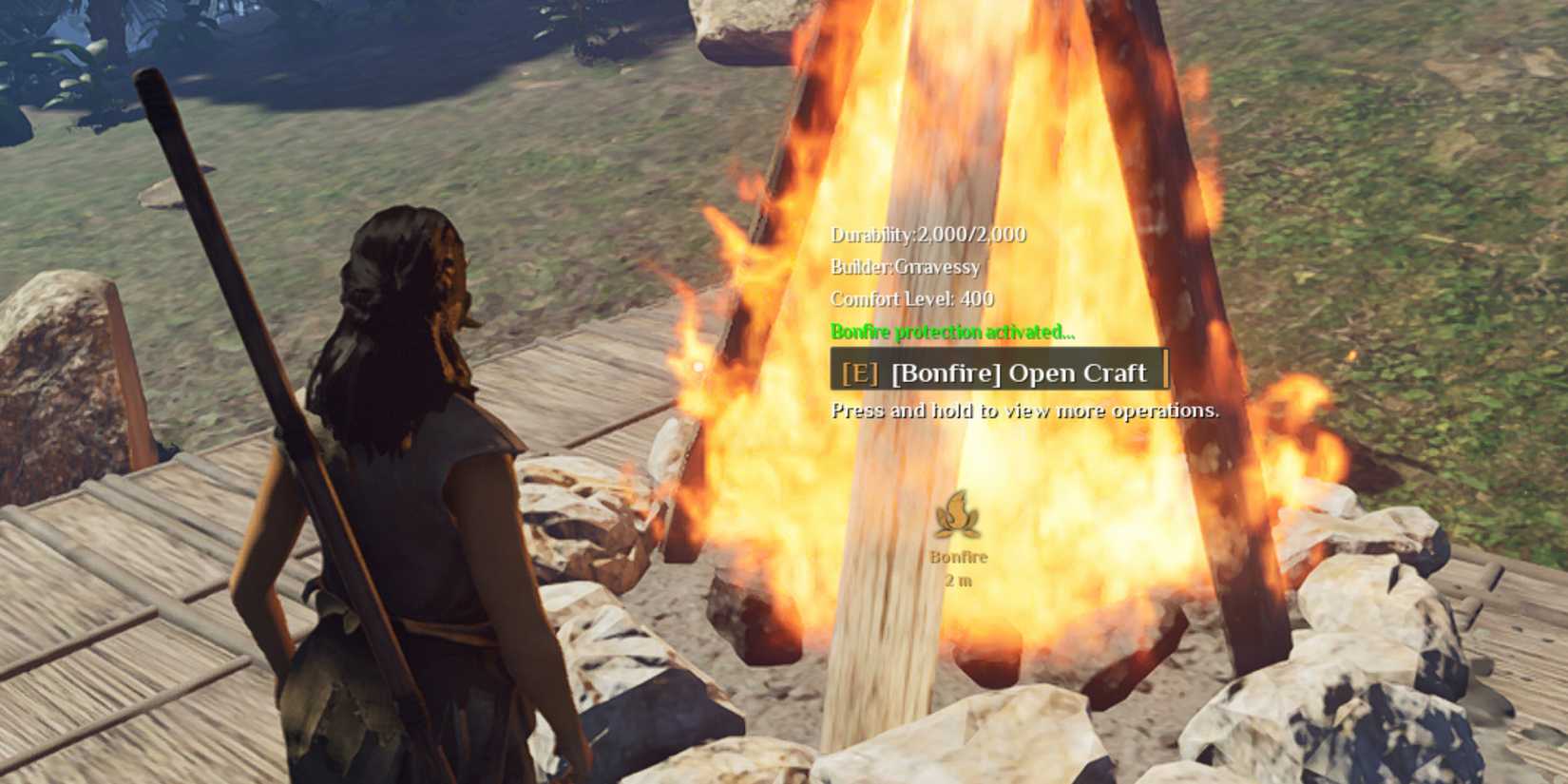Select the Durability 2,000/2,000 readout
The width and height of the screenshot is (1568, 784).
tap(927, 234)
